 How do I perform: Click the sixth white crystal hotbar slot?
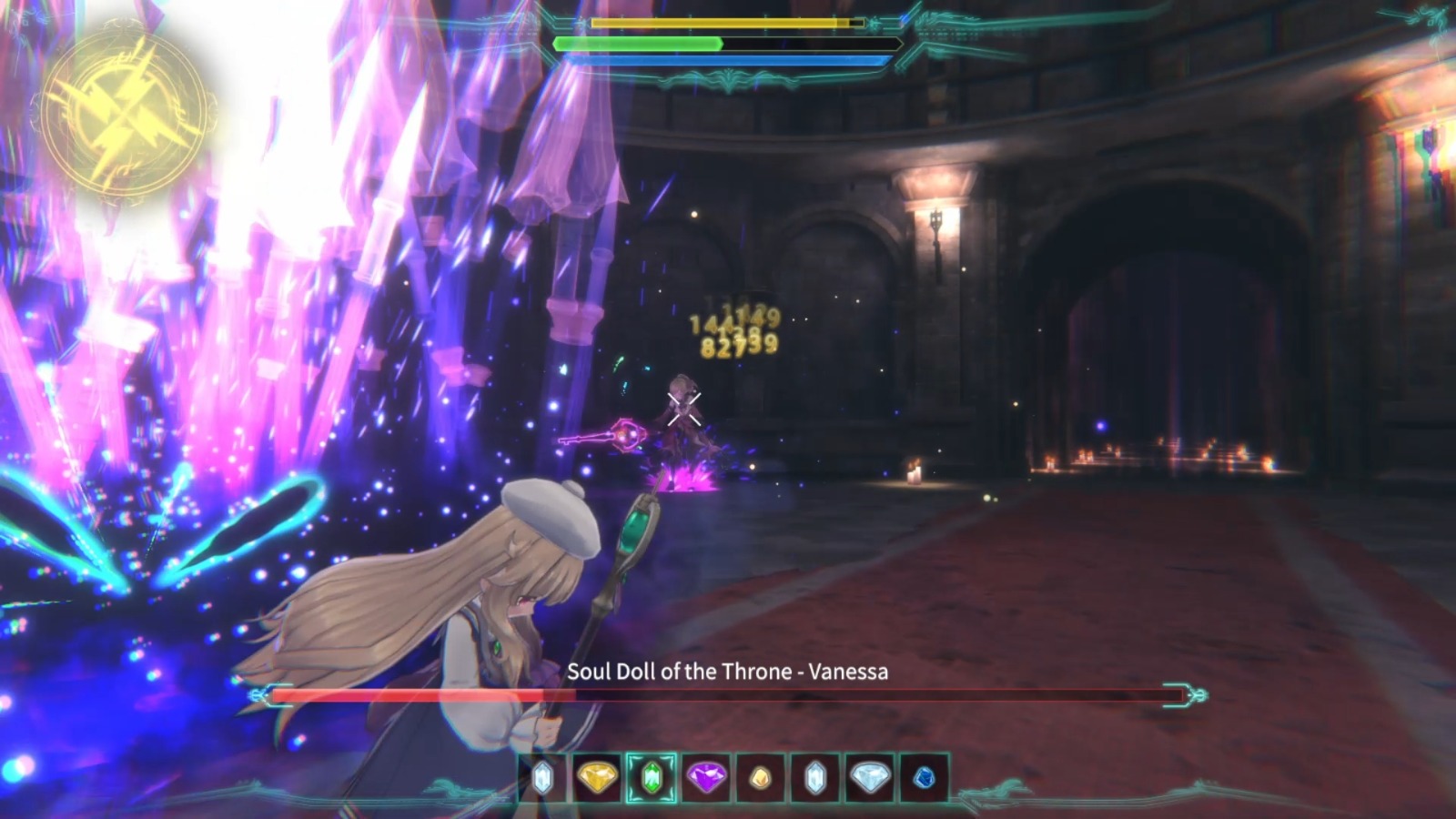814,778
